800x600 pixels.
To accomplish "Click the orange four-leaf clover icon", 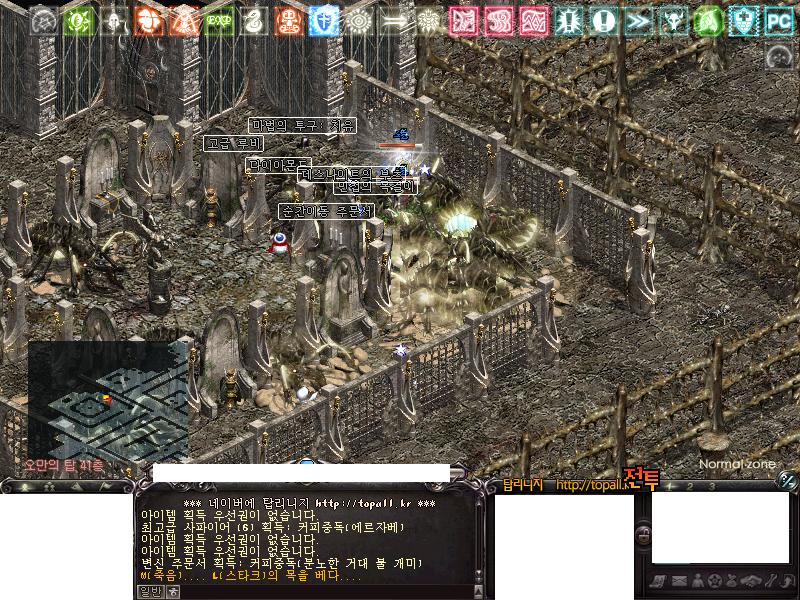I will pyautogui.click(x=149, y=19).
